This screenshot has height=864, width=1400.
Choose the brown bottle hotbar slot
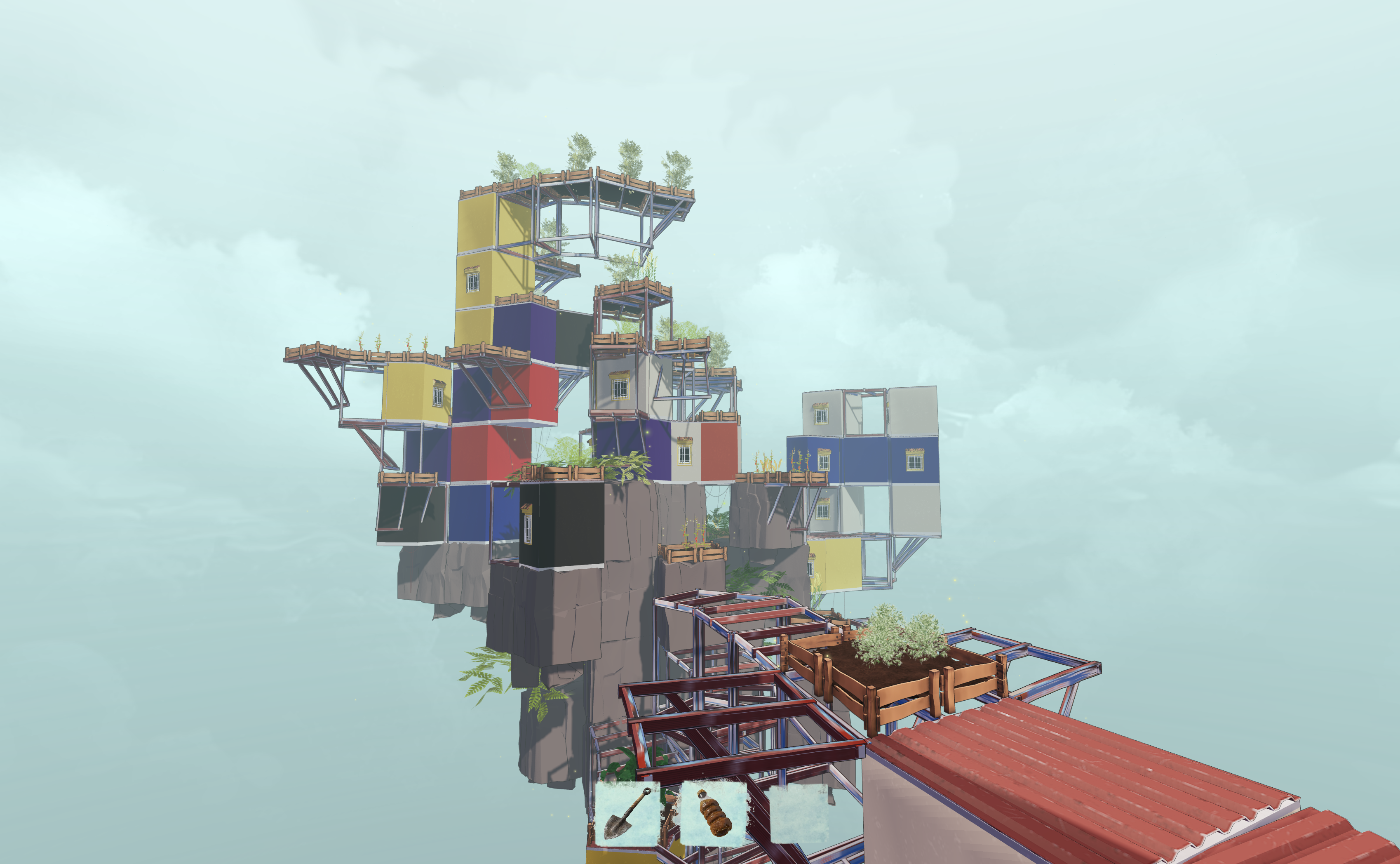click(713, 813)
